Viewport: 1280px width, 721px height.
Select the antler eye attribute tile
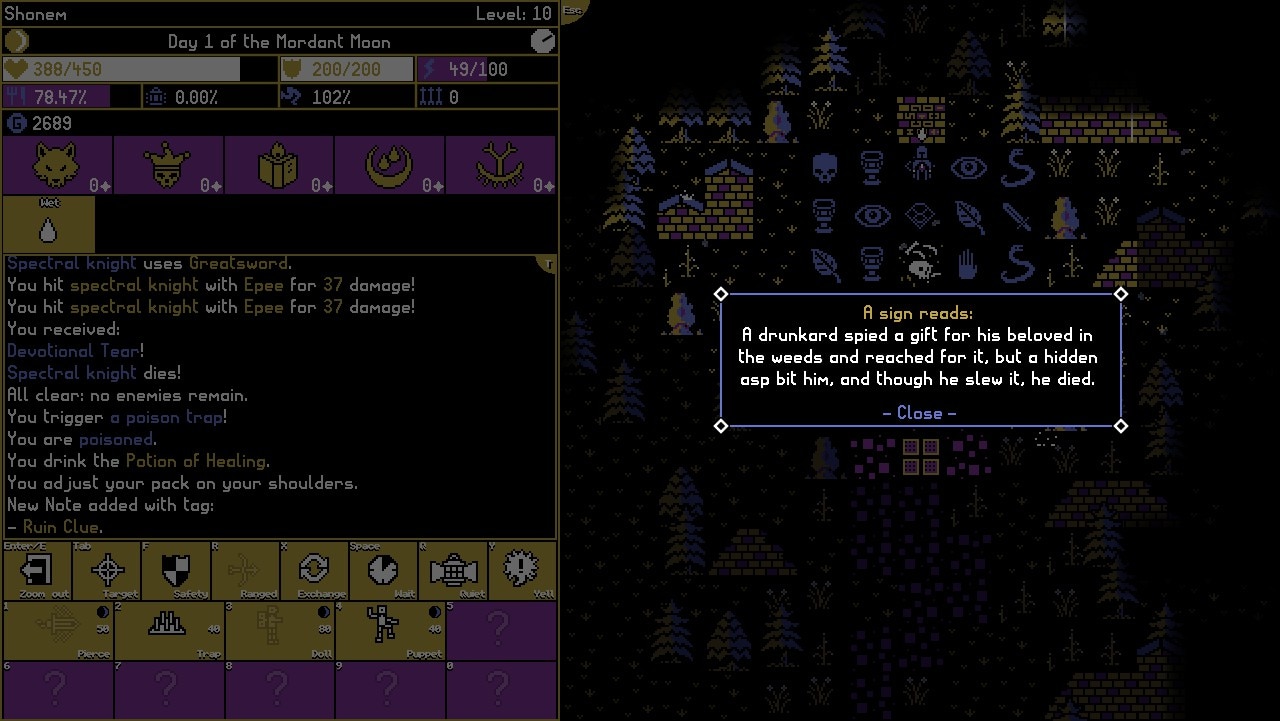[500, 165]
